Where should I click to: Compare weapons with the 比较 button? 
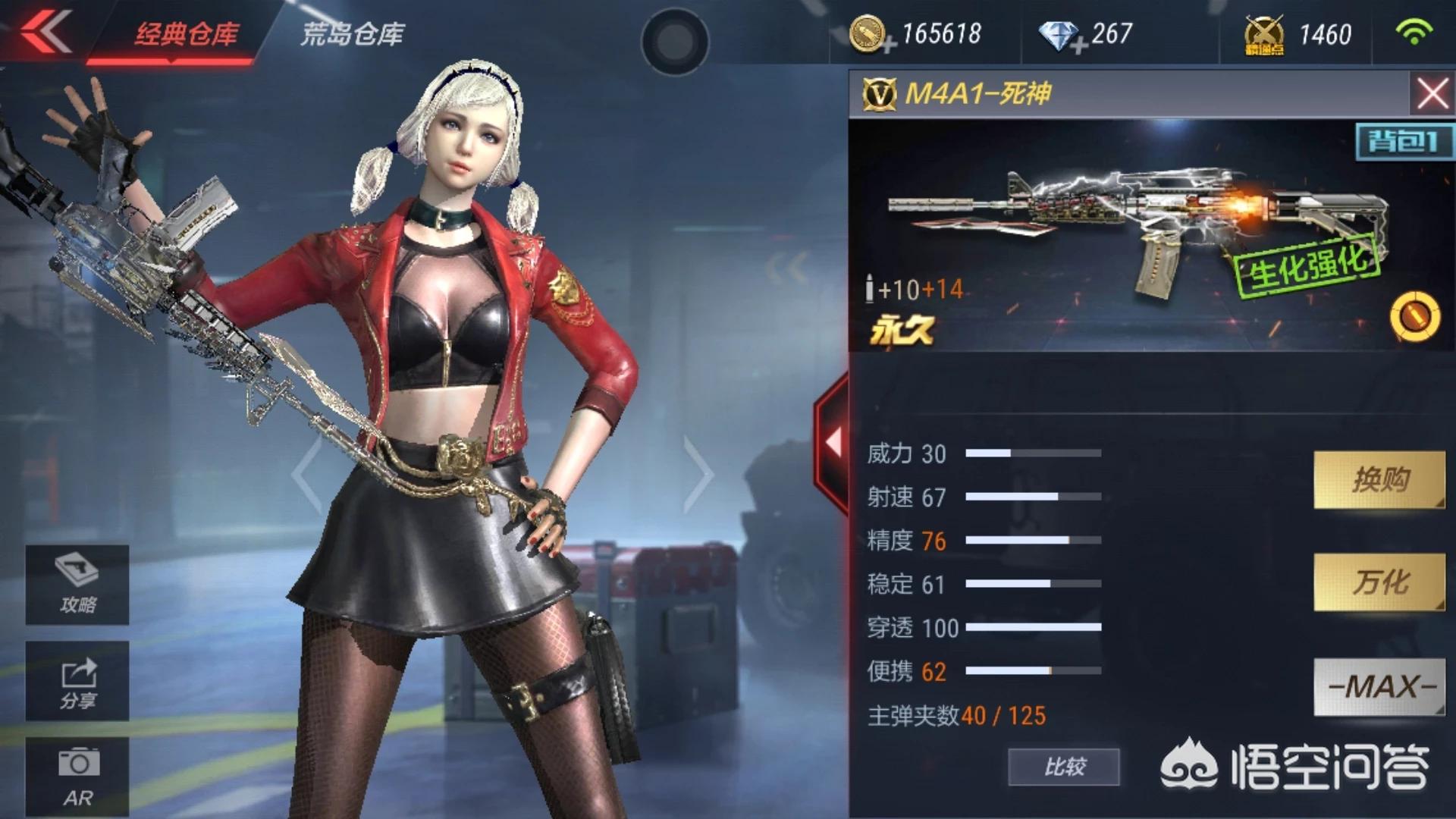click(x=1063, y=767)
